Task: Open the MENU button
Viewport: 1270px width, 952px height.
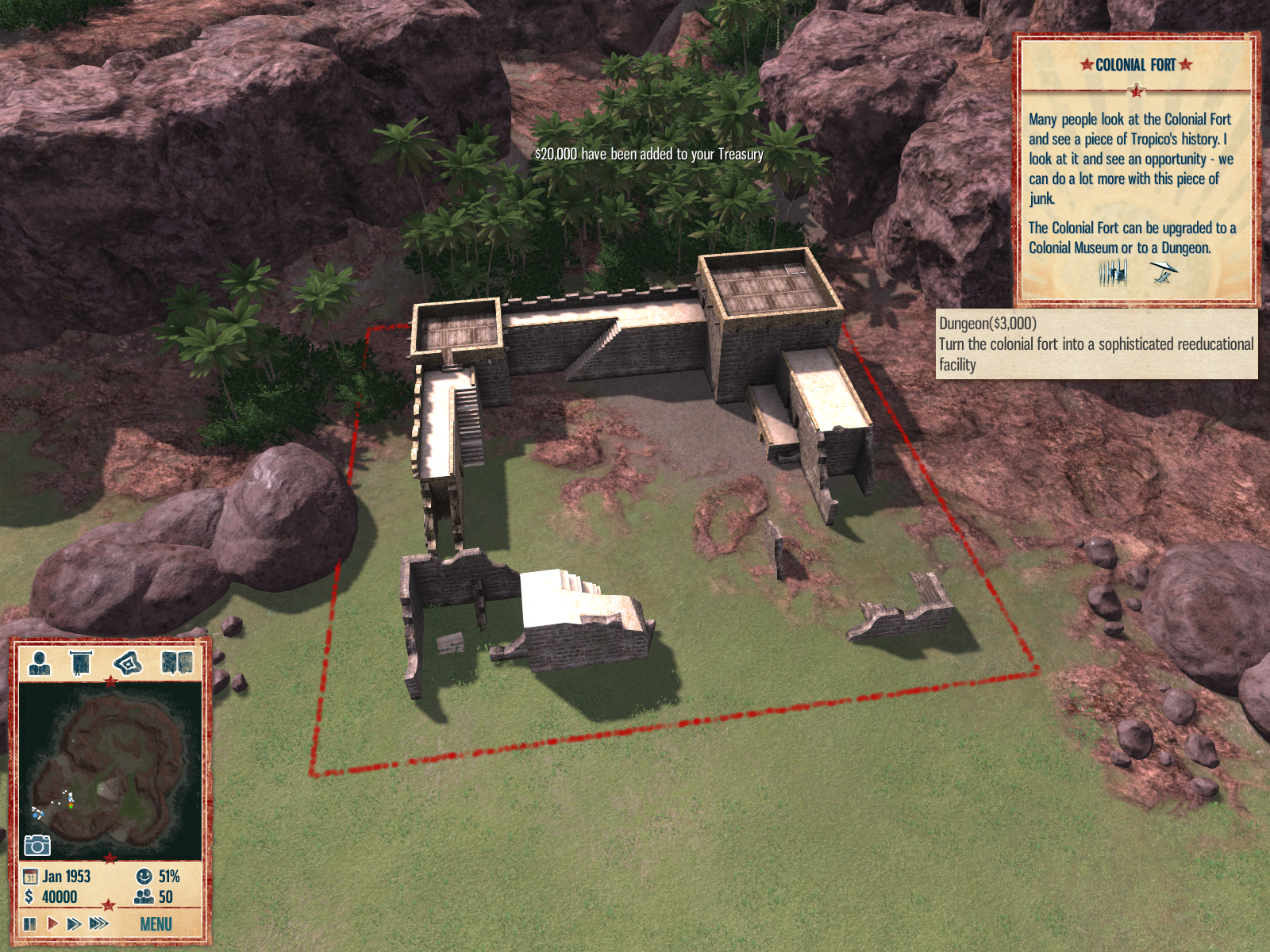Action: pyautogui.click(x=156, y=924)
